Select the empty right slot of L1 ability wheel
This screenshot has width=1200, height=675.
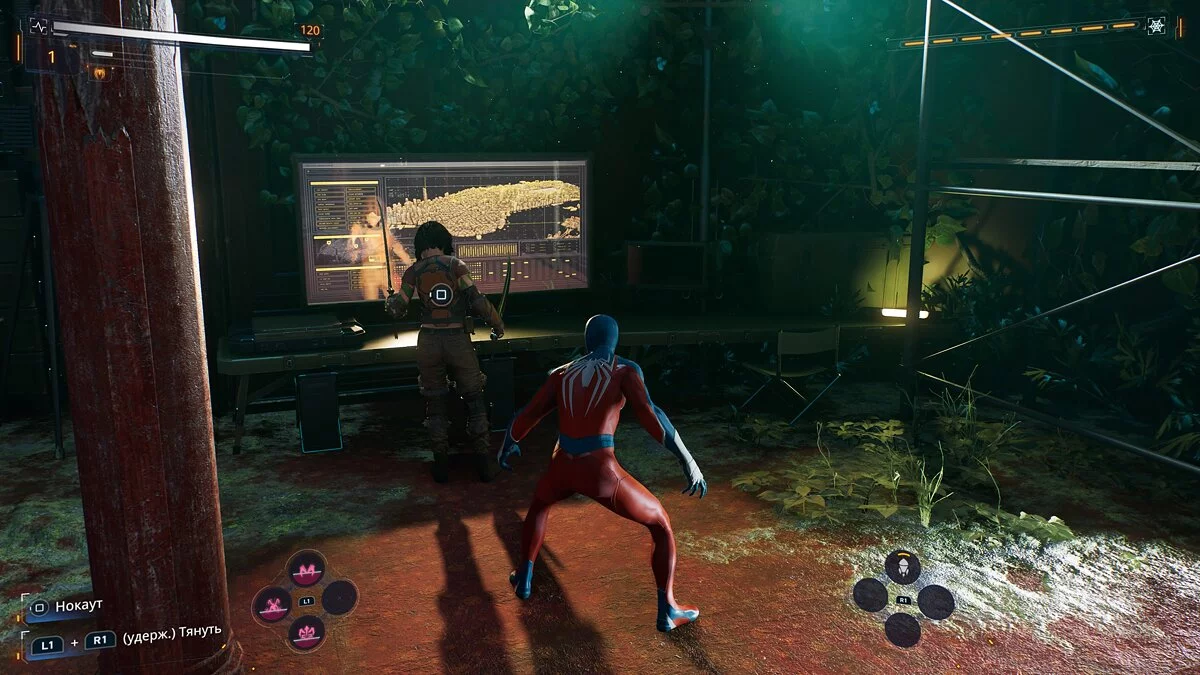[340, 598]
